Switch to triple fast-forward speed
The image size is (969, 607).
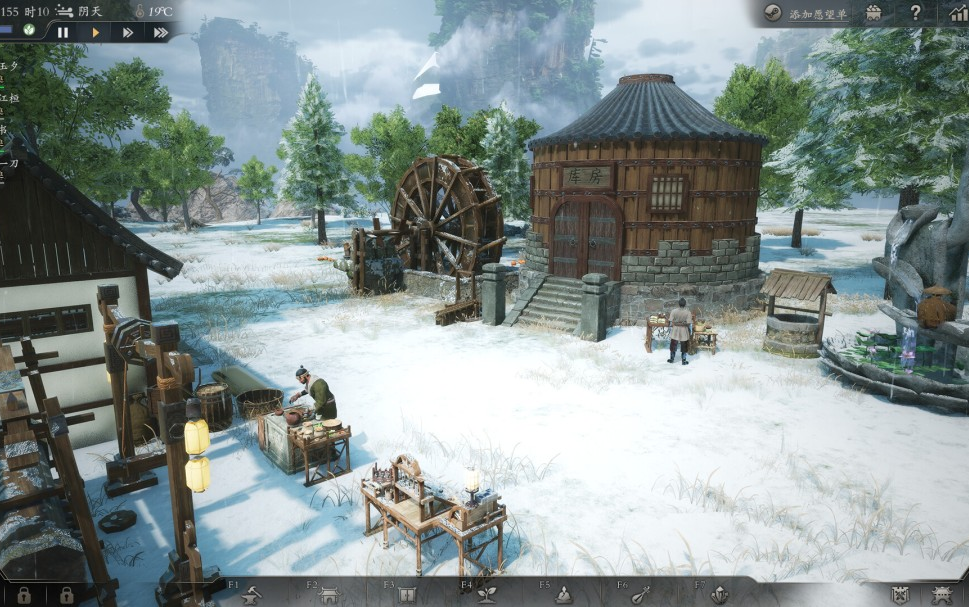click(x=160, y=32)
